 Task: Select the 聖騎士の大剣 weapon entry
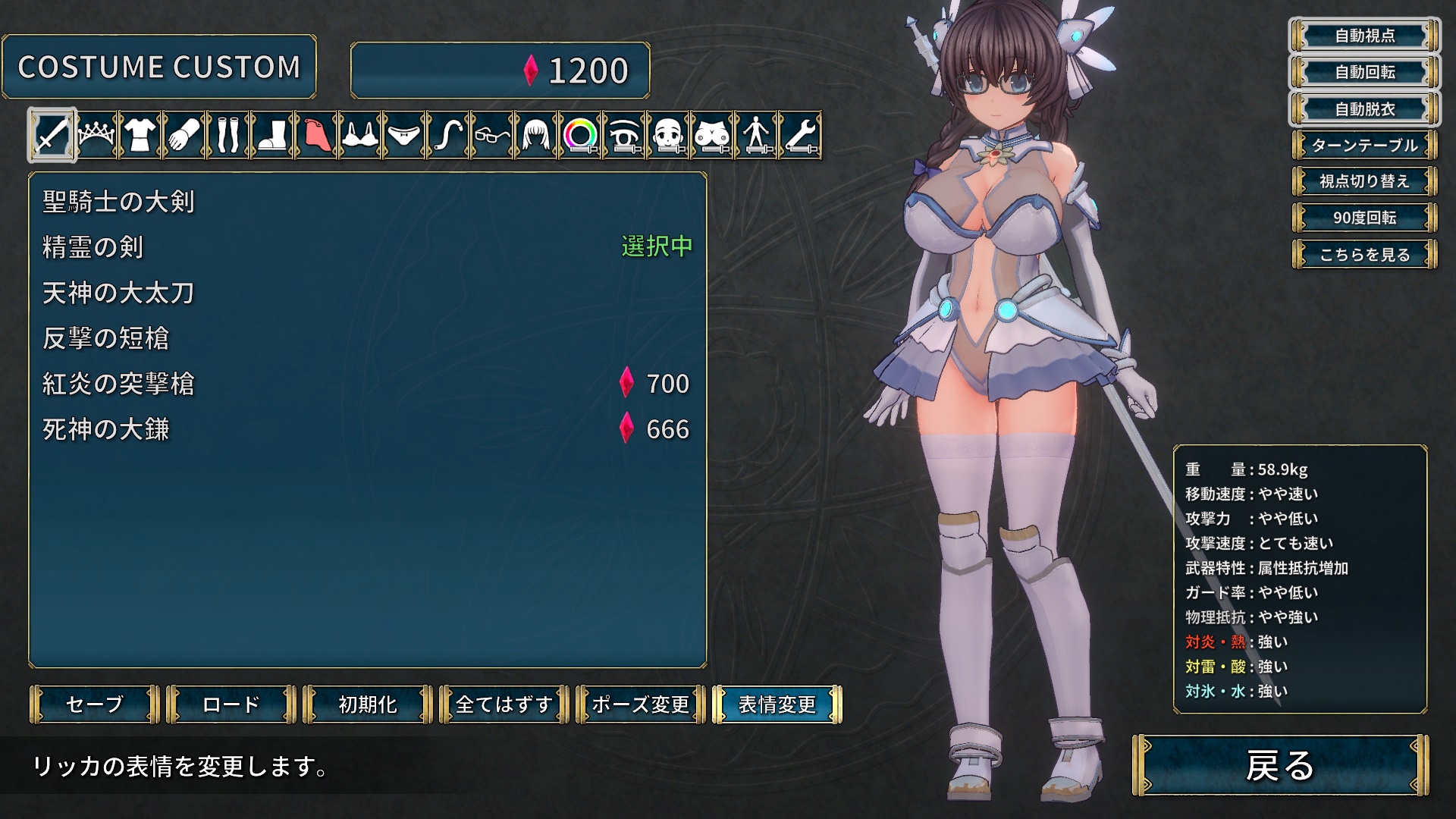coord(119,202)
